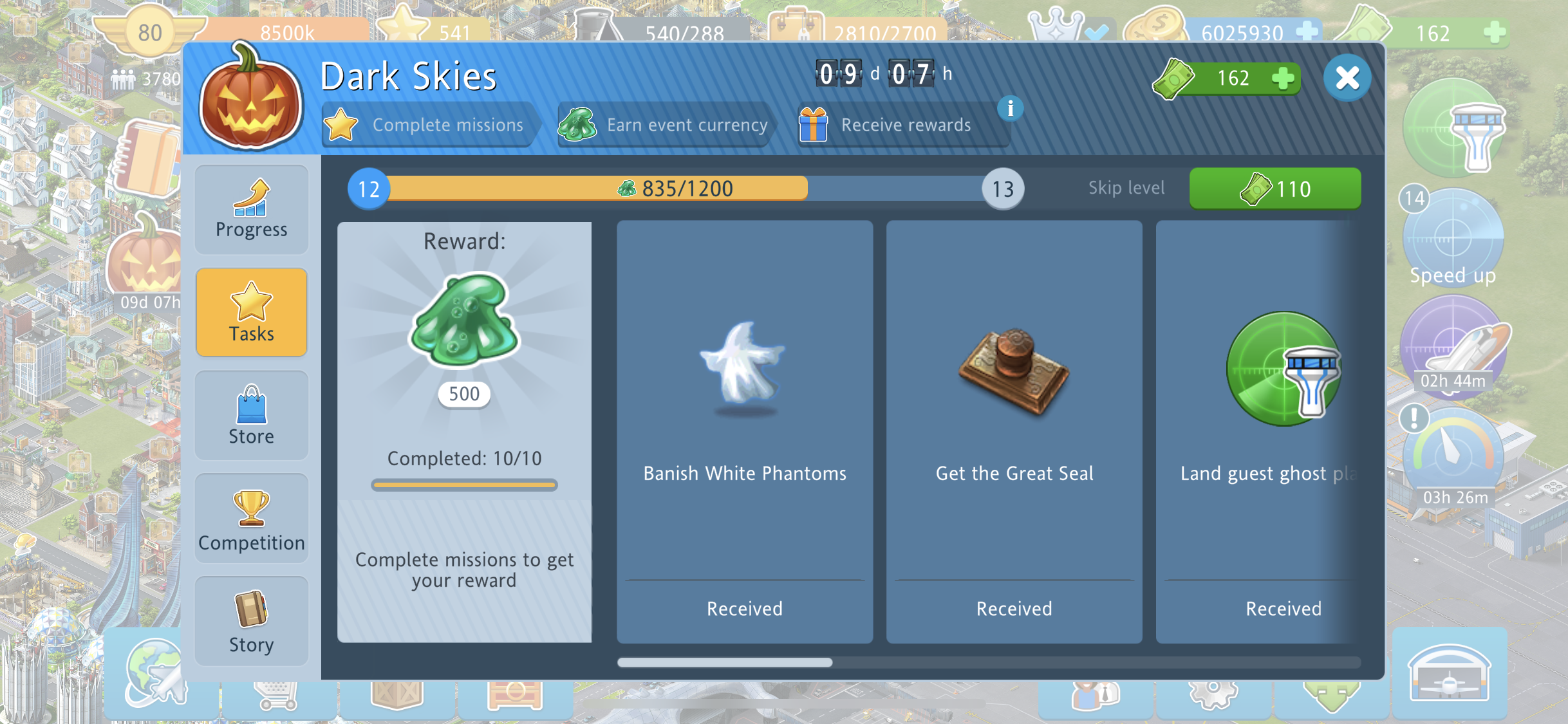Skip level for 110 cash

[1274, 189]
